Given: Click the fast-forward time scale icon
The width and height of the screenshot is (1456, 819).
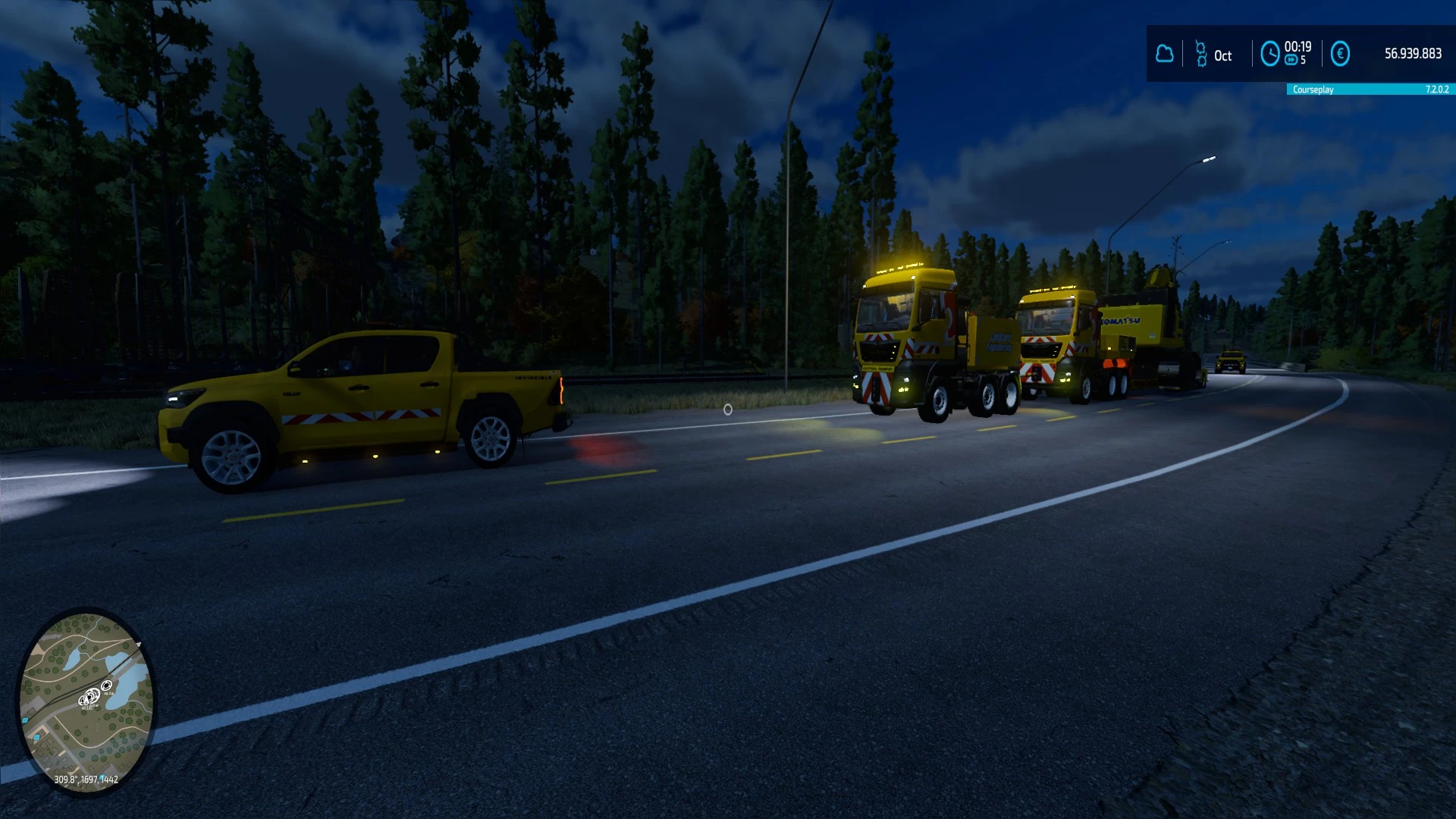Looking at the screenshot, I should [1291, 60].
